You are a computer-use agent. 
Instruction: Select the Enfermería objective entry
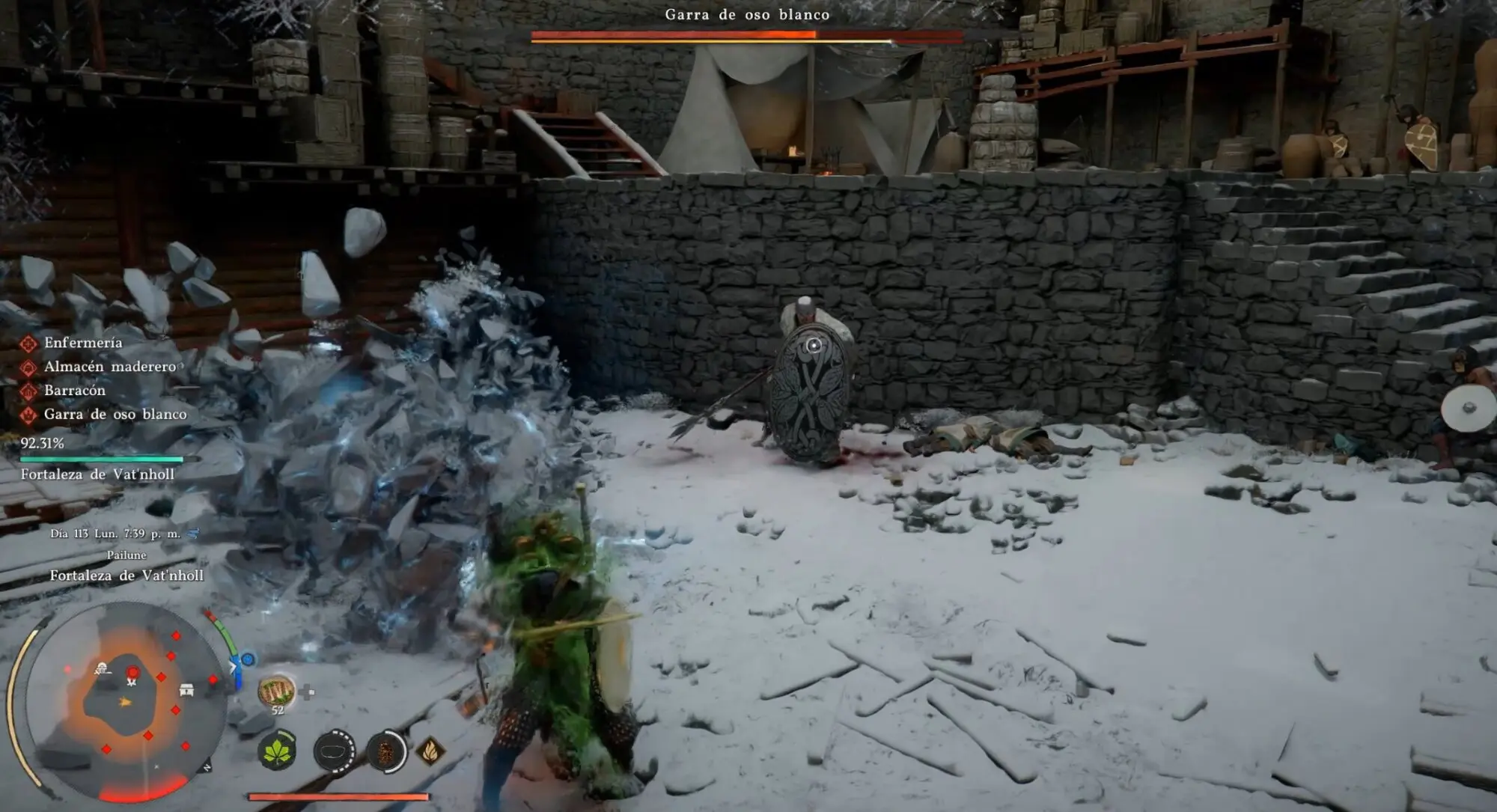click(x=82, y=343)
